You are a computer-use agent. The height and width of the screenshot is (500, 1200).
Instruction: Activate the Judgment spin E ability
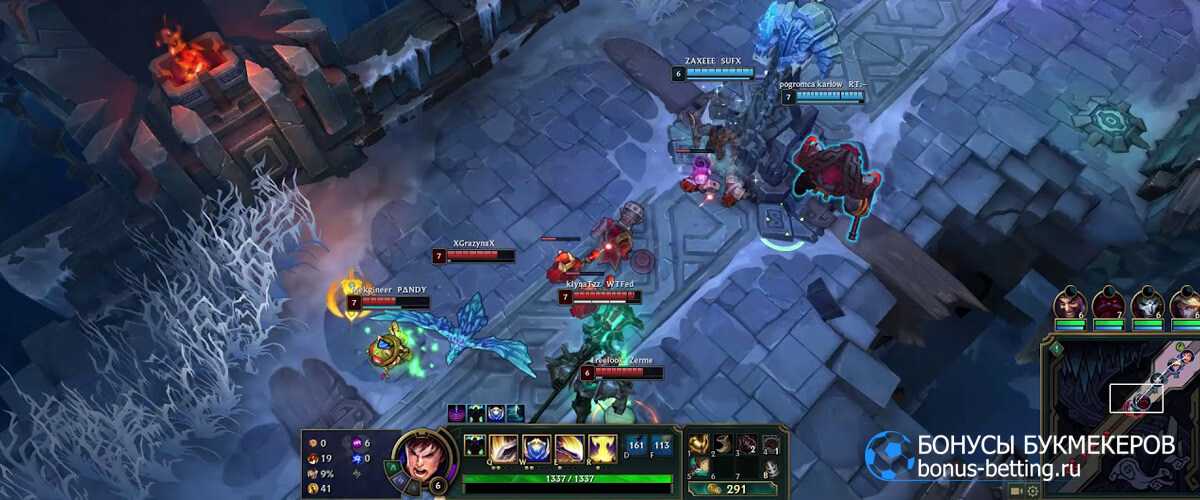tap(571, 447)
